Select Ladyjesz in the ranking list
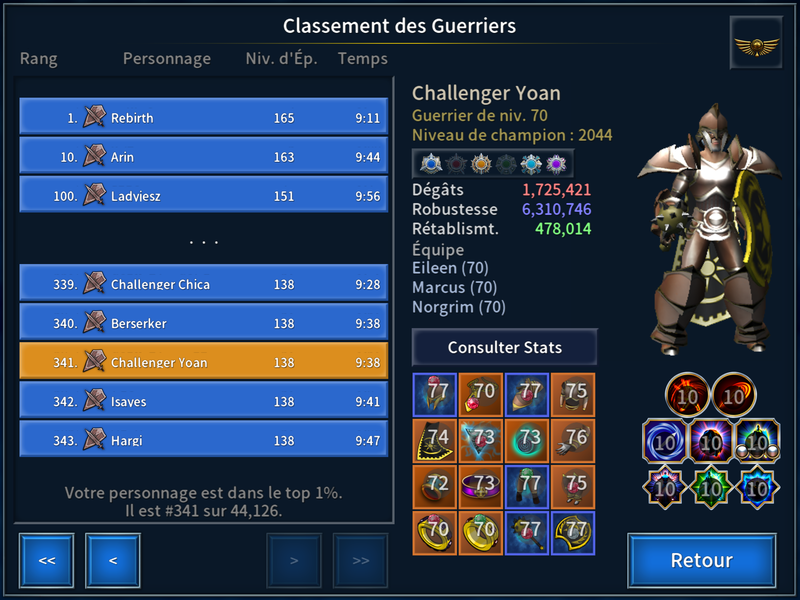 point(203,195)
